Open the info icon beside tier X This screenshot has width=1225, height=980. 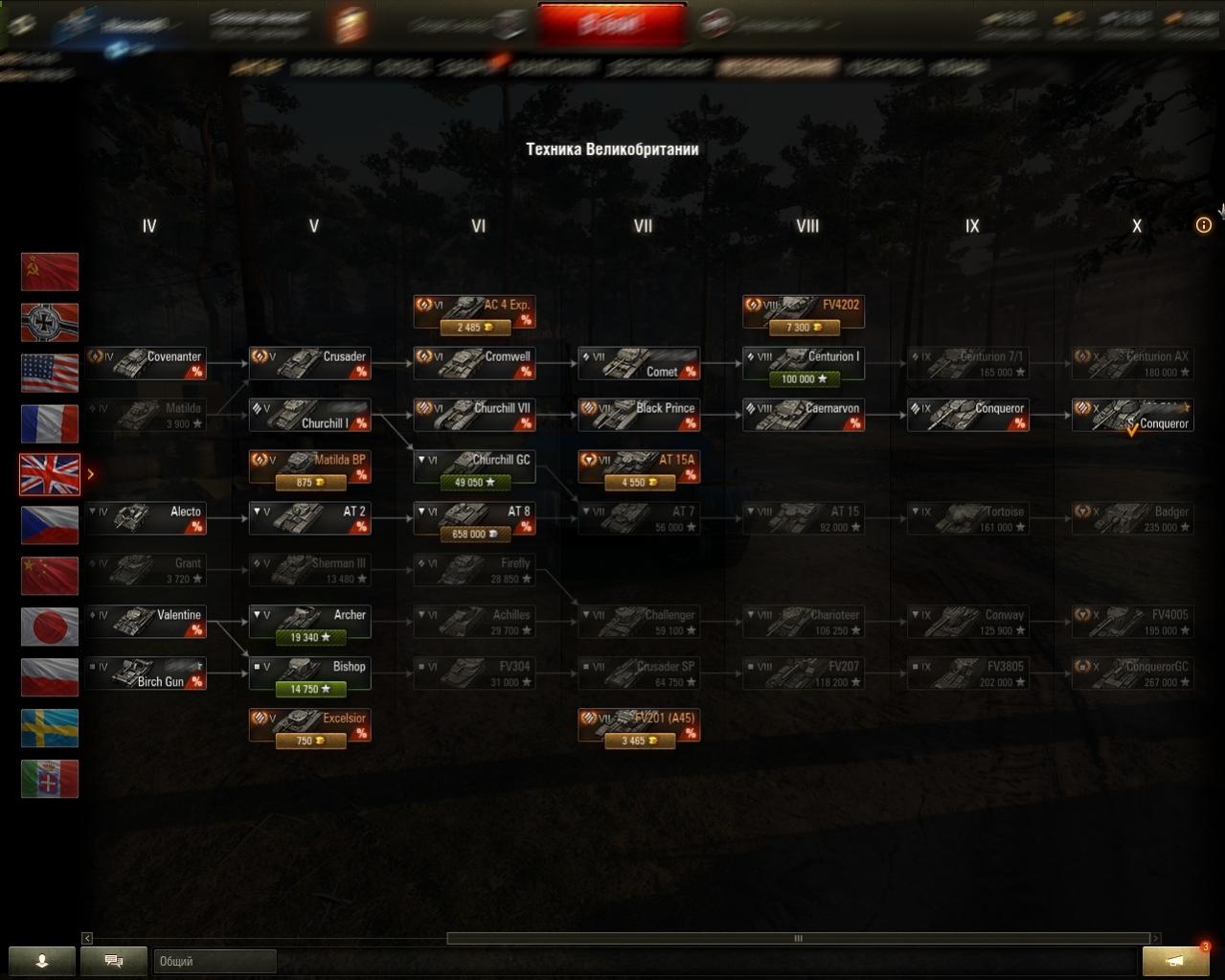(x=1204, y=225)
